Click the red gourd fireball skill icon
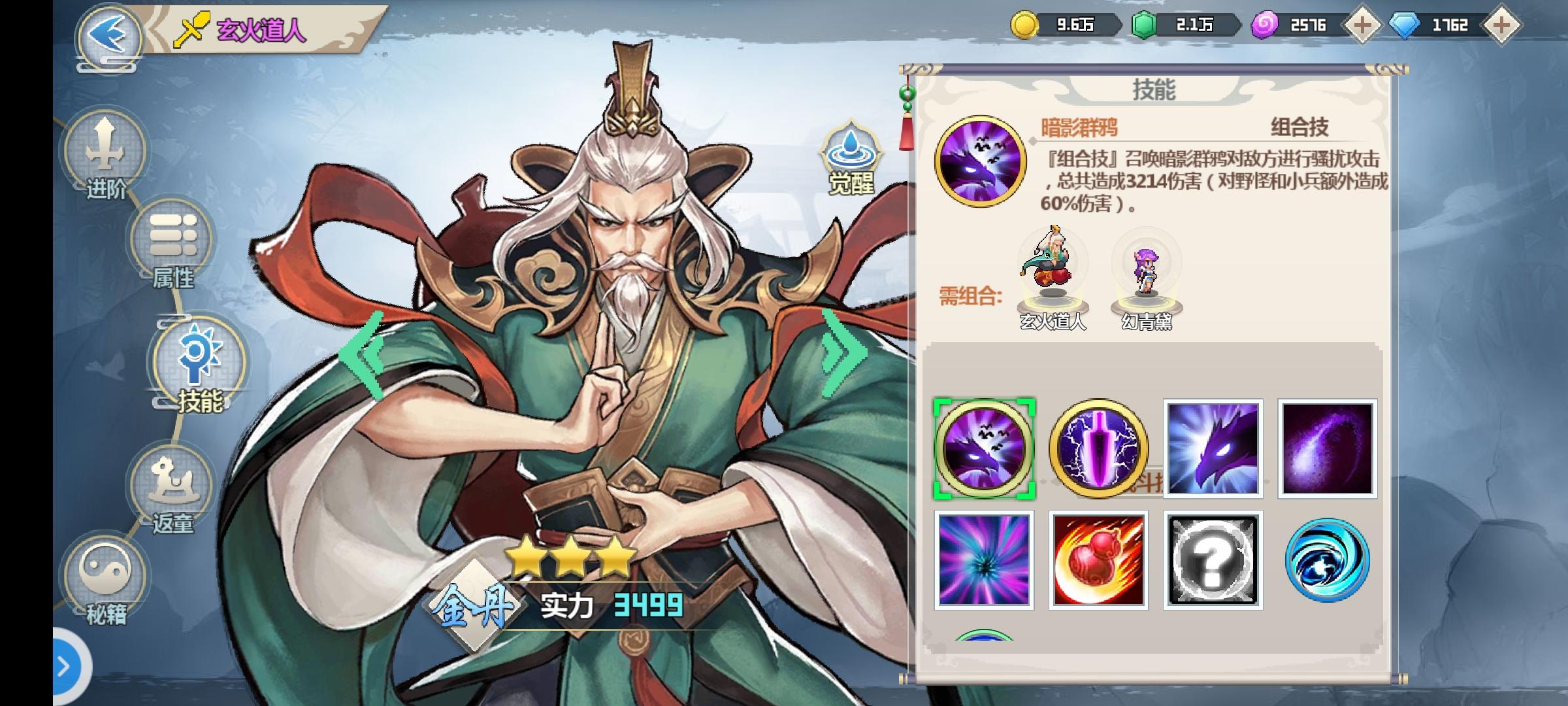The width and height of the screenshot is (1568, 706). 1098,562
